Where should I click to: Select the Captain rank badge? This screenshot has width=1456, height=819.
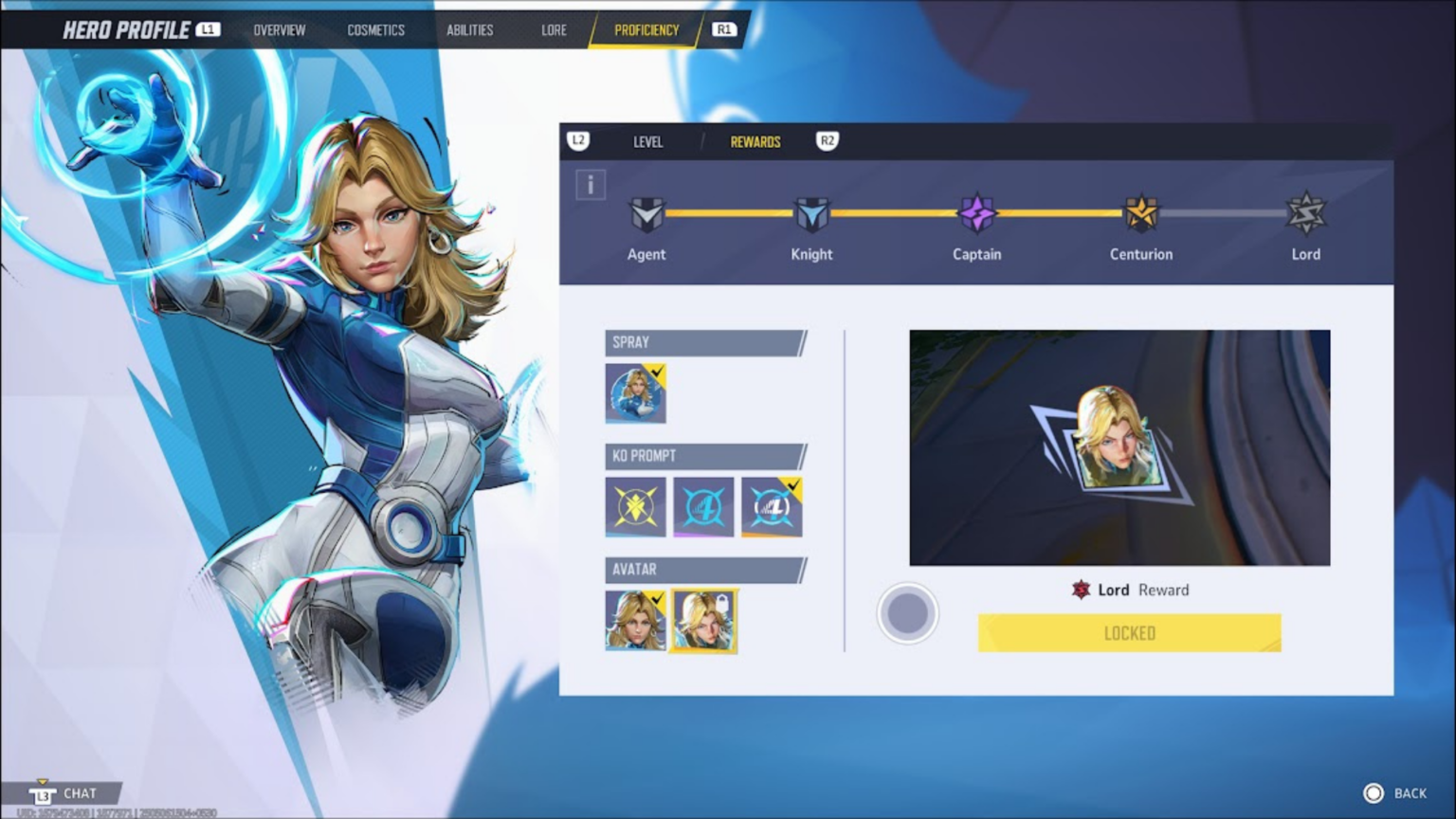(x=976, y=214)
